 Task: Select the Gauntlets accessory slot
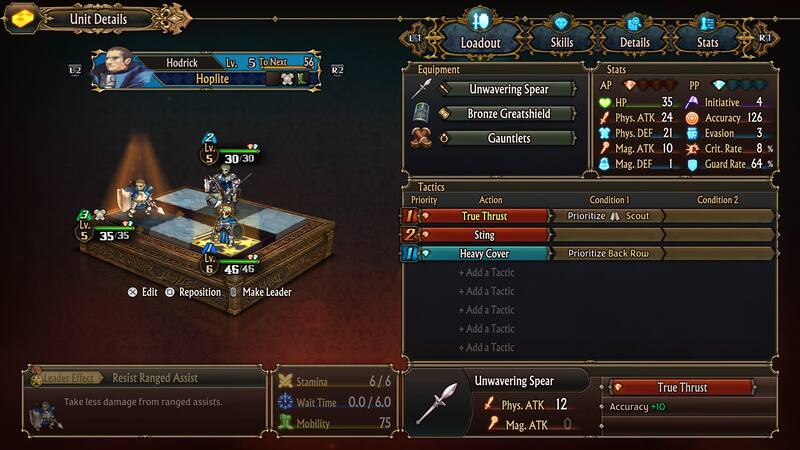click(x=508, y=138)
